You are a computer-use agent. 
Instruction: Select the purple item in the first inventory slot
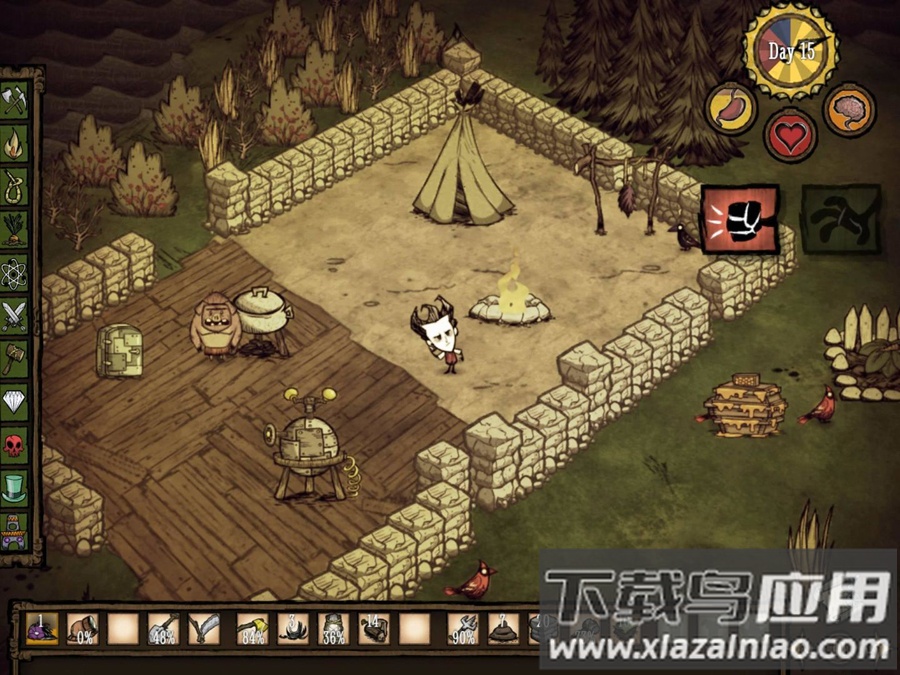[40, 629]
